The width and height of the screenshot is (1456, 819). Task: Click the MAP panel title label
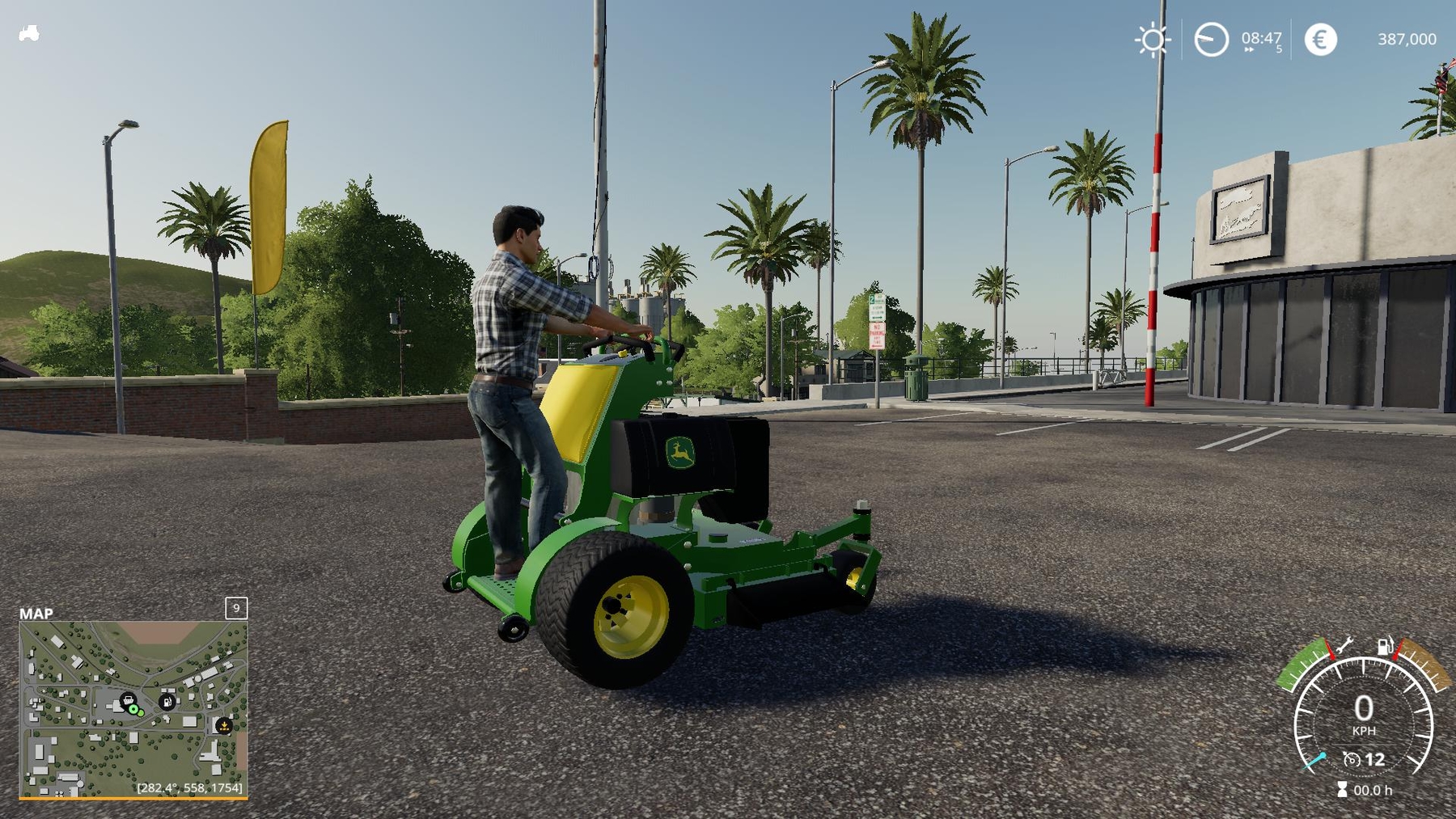point(38,614)
